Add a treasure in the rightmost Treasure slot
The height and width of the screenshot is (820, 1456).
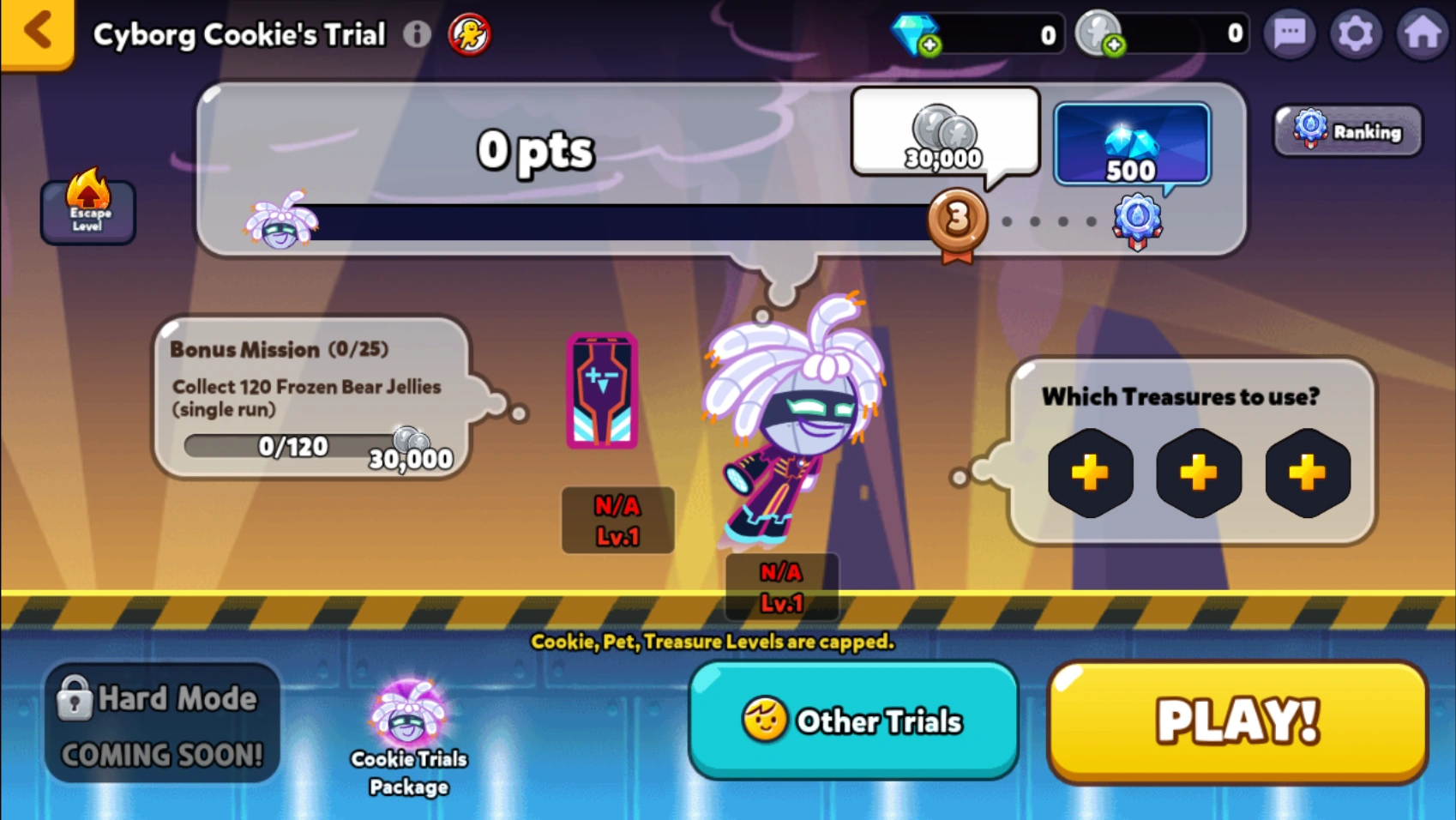[1306, 472]
